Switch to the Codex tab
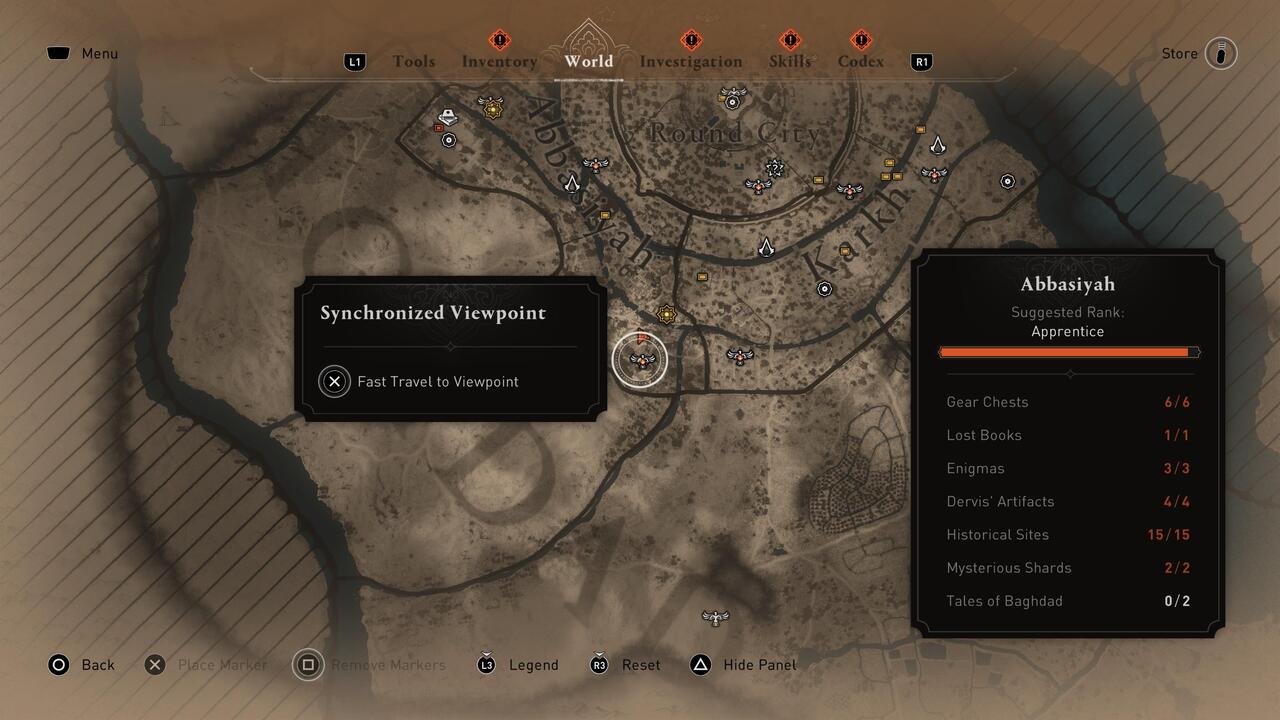Screen dimensions: 1280x720 861,61
